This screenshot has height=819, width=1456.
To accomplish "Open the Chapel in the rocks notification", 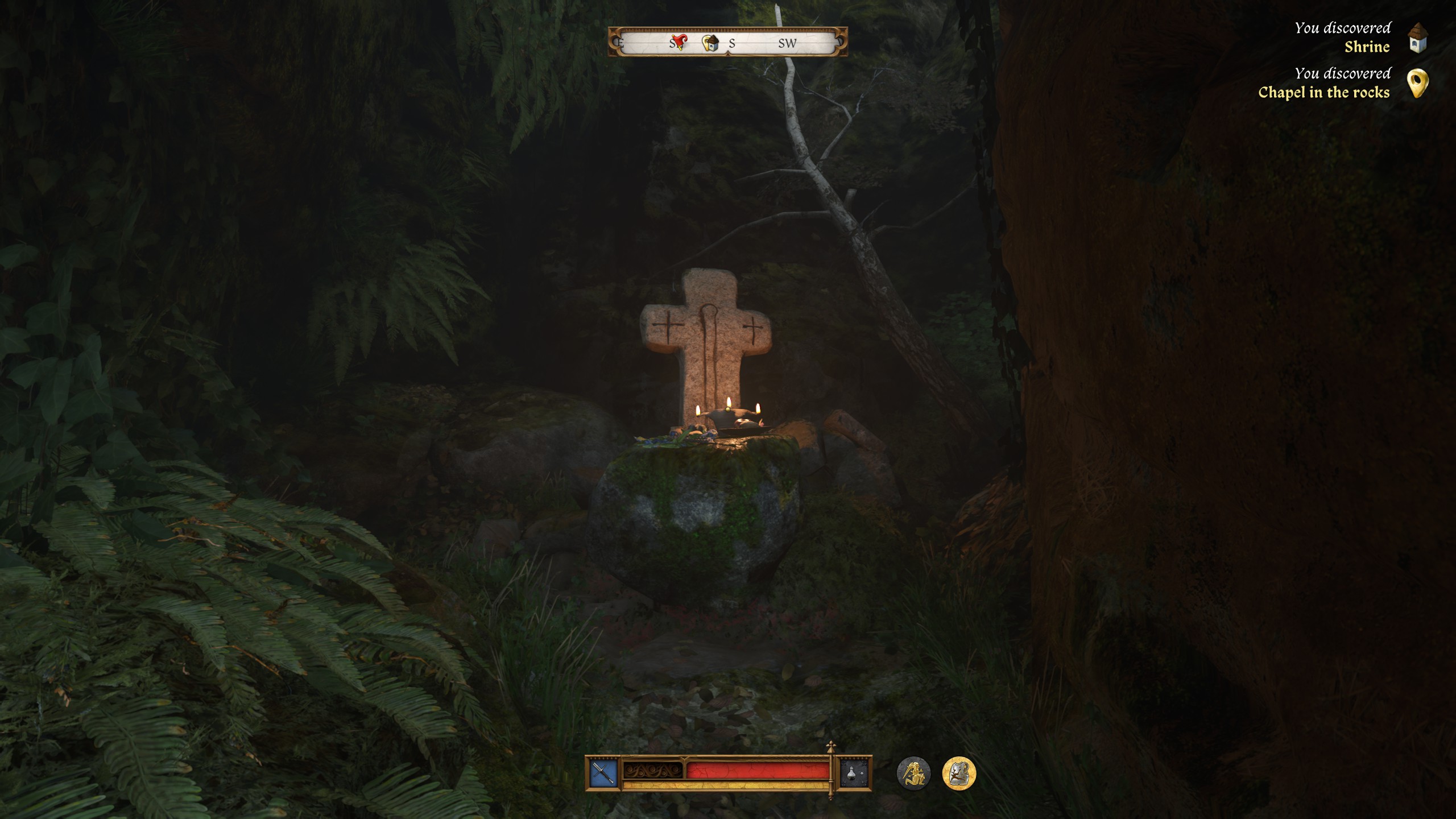I will point(1342,83).
